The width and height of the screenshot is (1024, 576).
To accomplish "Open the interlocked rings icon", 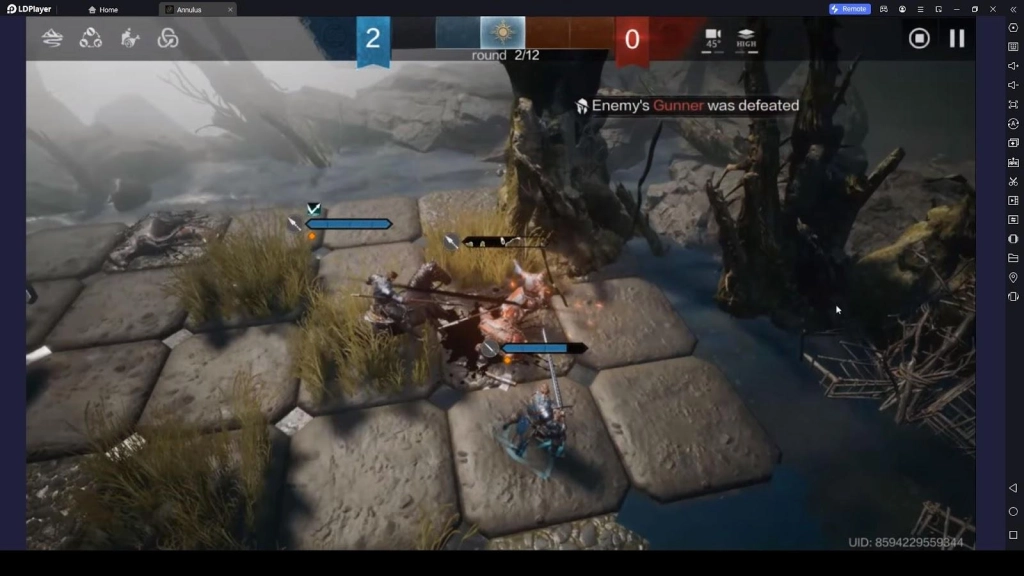I will coord(168,38).
